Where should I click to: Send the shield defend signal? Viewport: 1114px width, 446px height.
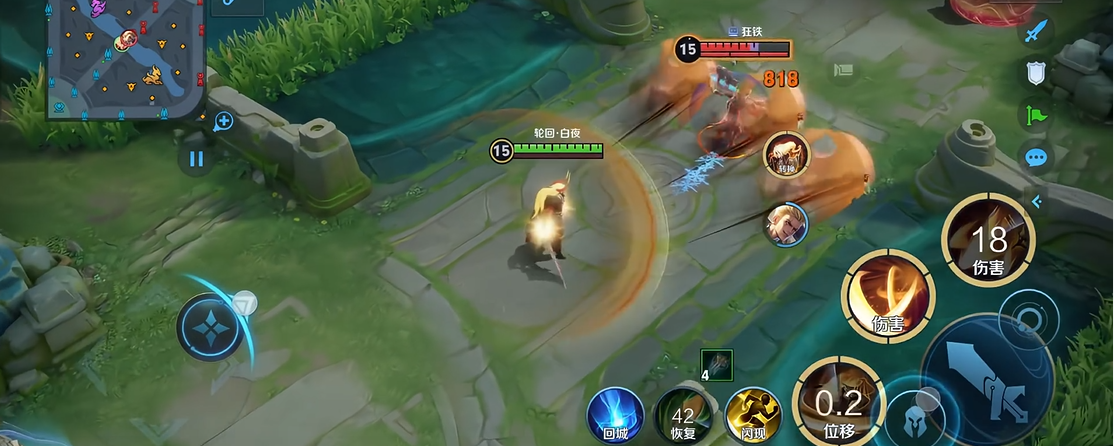1036,72
